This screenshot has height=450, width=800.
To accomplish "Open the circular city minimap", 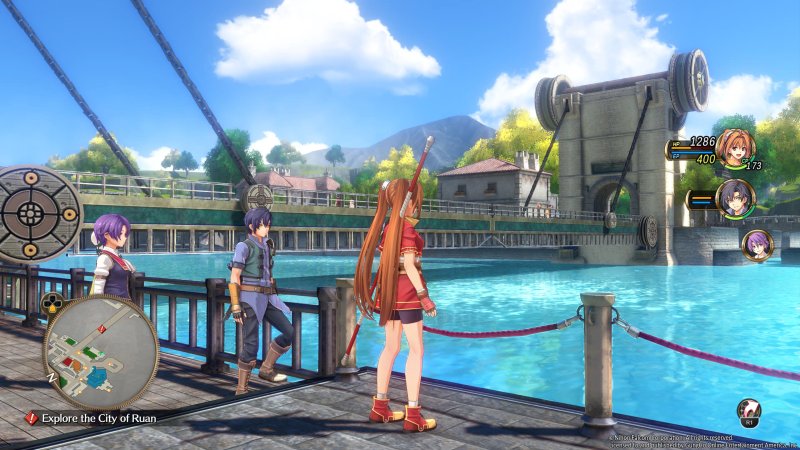I will [x=100, y=352].
